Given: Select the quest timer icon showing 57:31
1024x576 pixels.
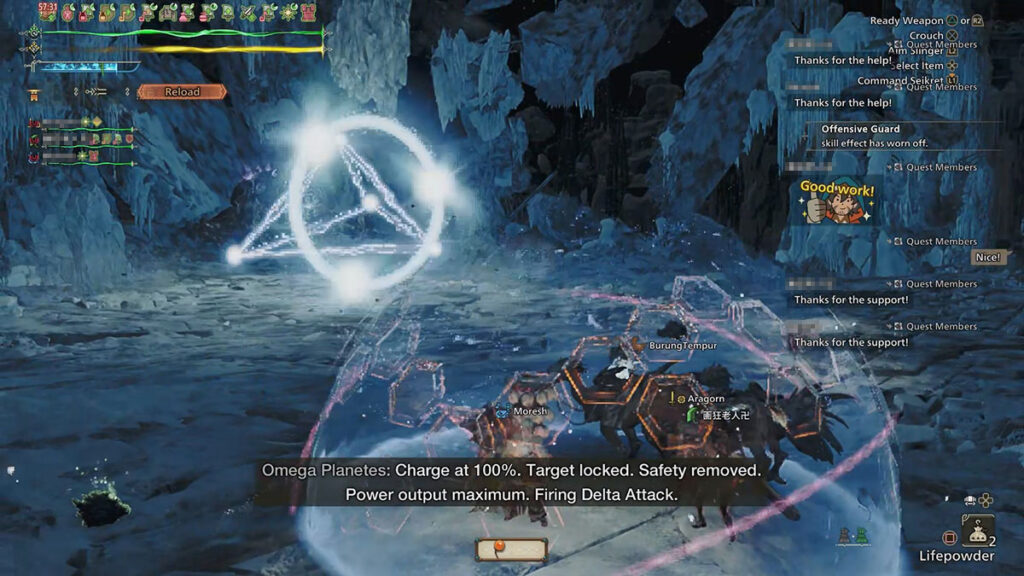Looking at the screenshot, I should (x=47, y=11).
